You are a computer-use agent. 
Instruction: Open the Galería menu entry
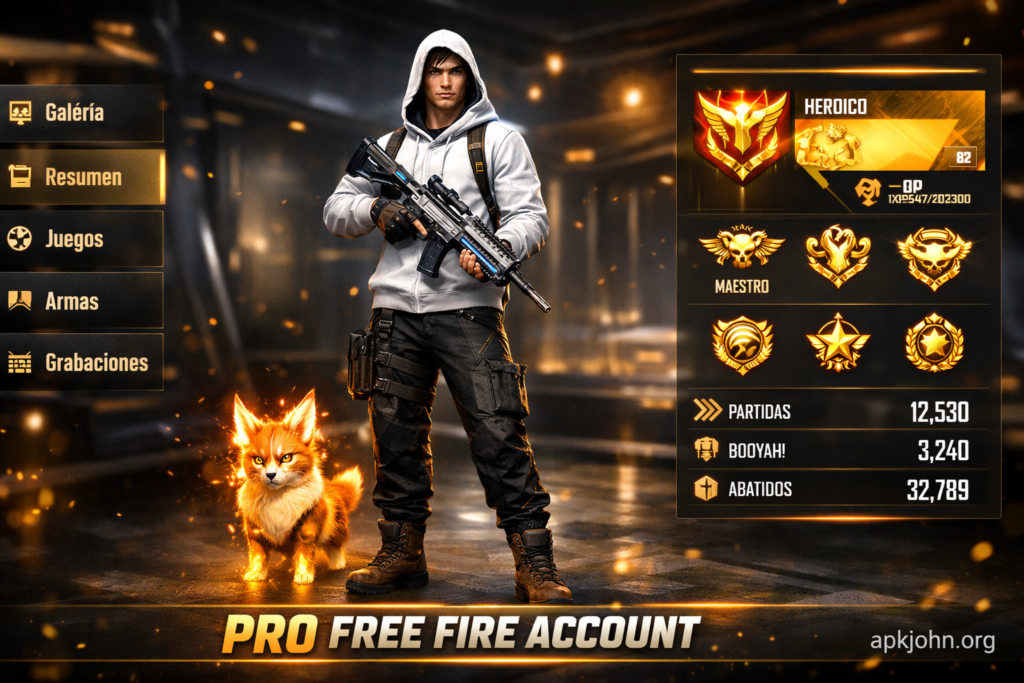tap(82, 113)
